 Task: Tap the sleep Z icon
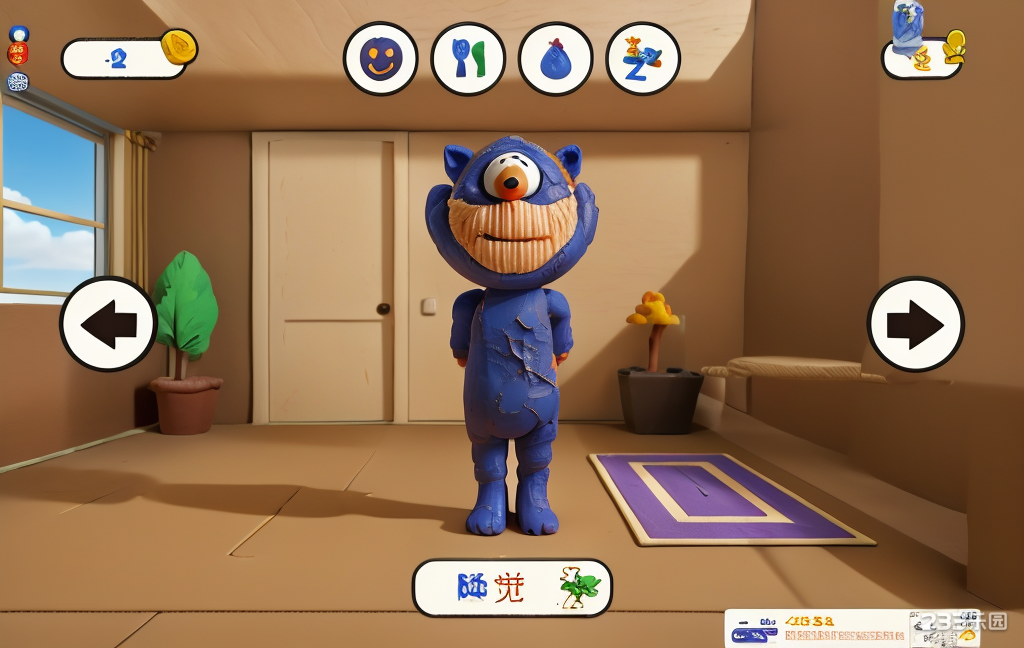(x=643, y=59)
